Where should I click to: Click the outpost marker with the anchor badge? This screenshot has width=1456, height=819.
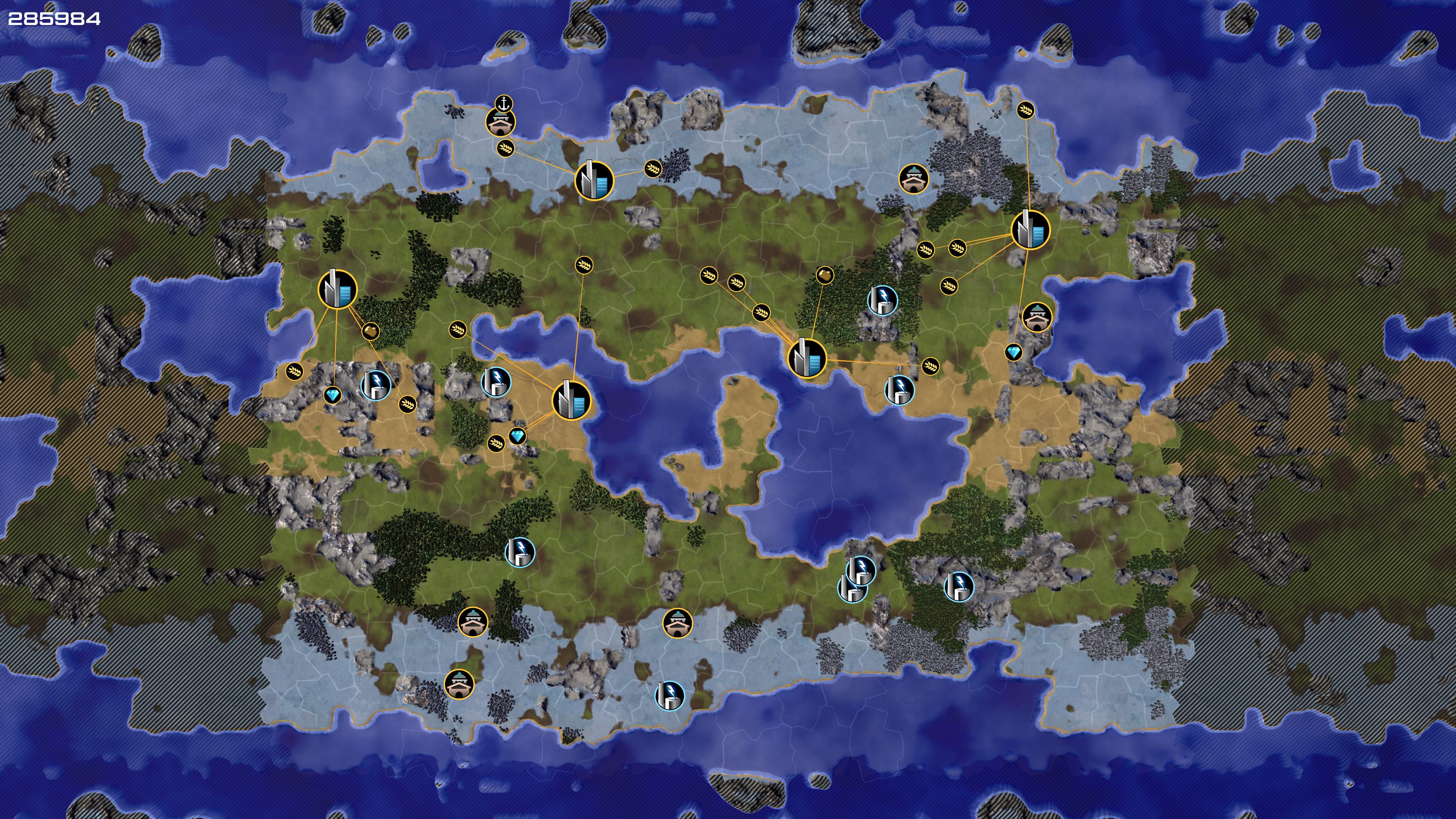point(500,122)
